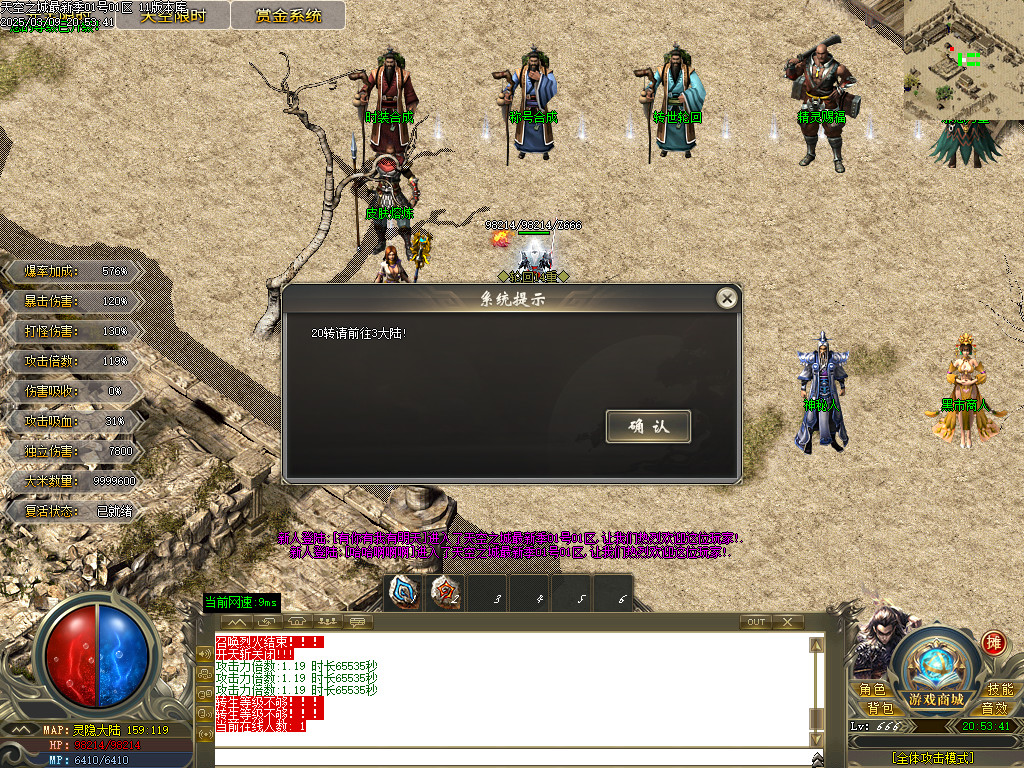This screenshot has width=1024, height=768.
Task: Open the 天空限时 limited-time event
Action: (172, 15)
